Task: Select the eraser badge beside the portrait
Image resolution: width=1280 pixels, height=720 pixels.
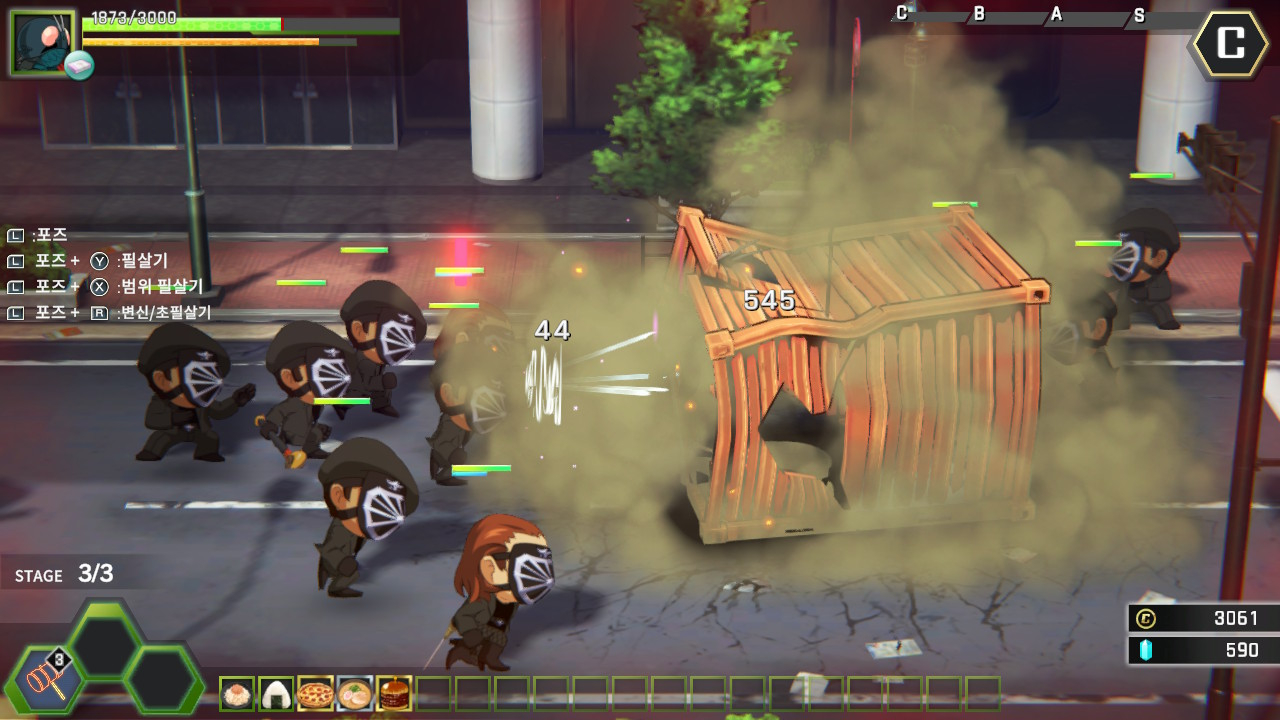Action: click(80, 66)
